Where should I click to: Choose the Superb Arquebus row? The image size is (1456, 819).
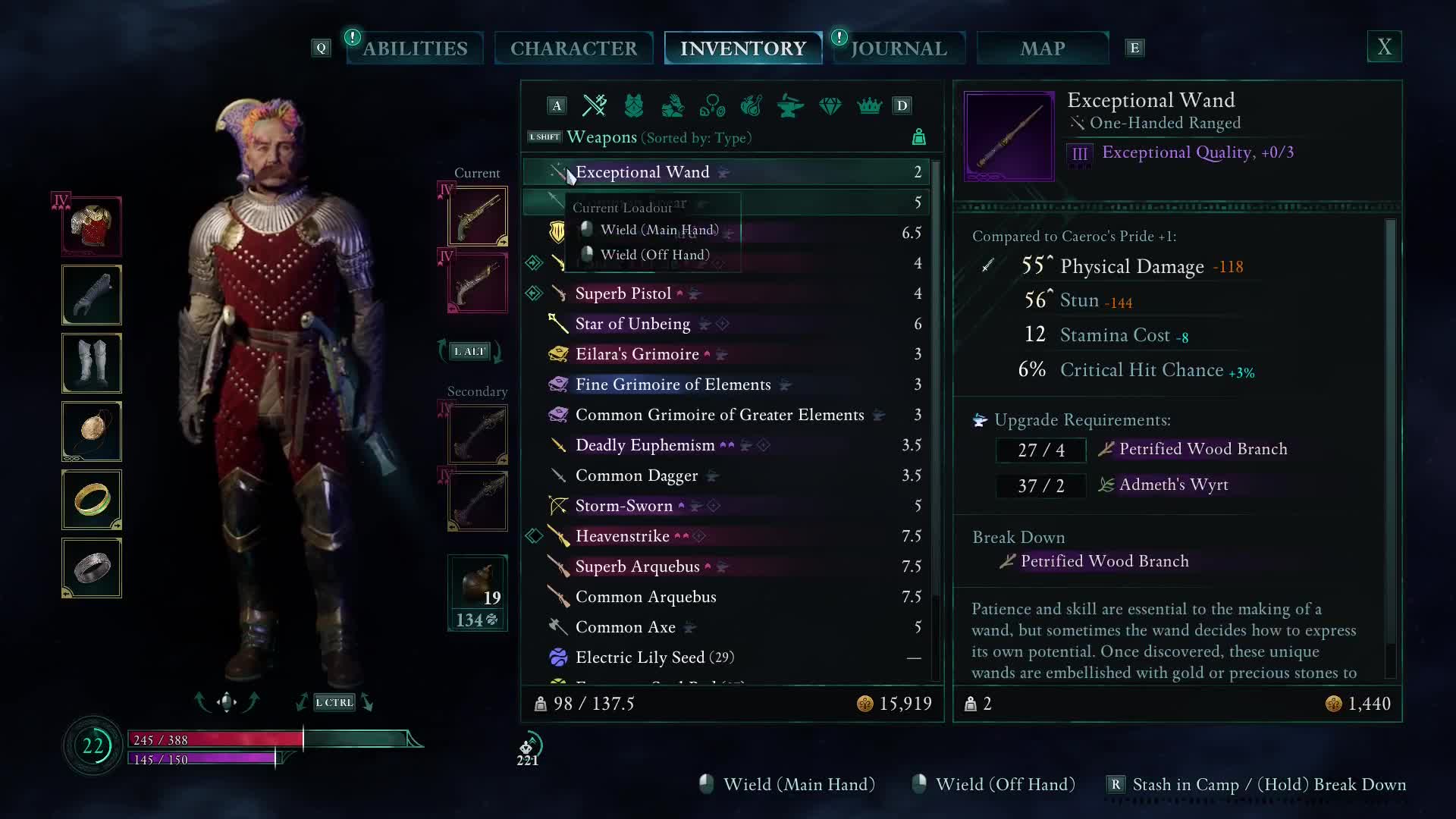point(637,566)
